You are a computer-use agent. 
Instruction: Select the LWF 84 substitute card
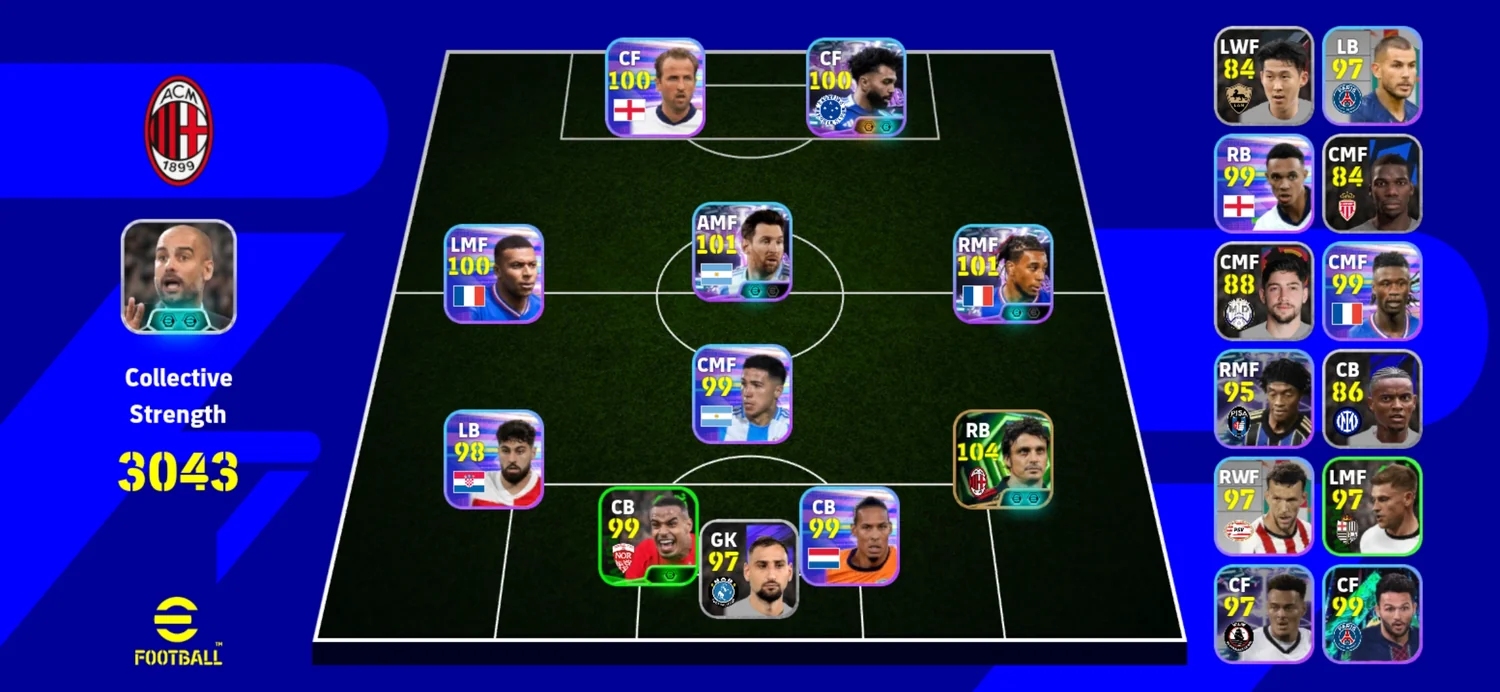[x=1263, y=76]
